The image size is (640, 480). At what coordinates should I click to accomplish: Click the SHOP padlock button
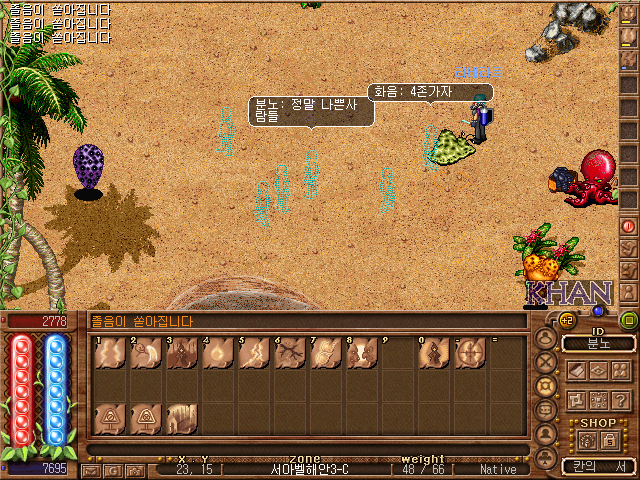tap(610, 440)
